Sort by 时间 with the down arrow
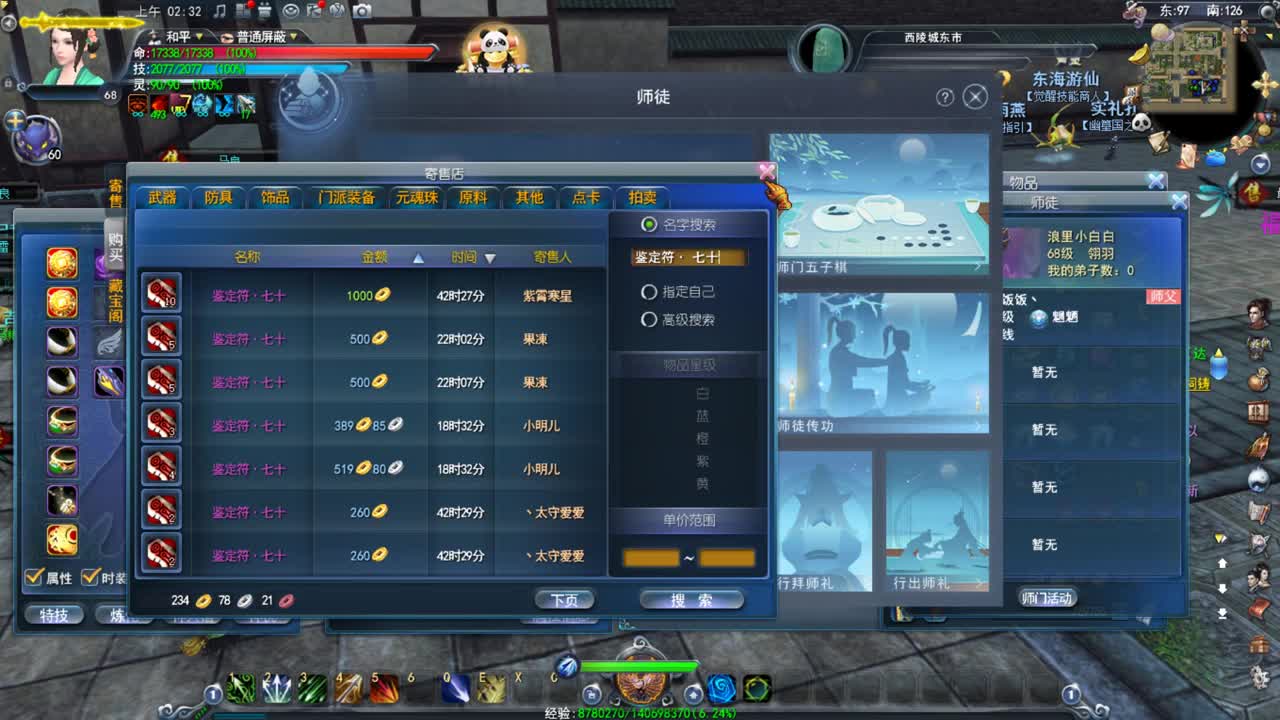This screenshot has width=1280, height=720. [490, 255]
